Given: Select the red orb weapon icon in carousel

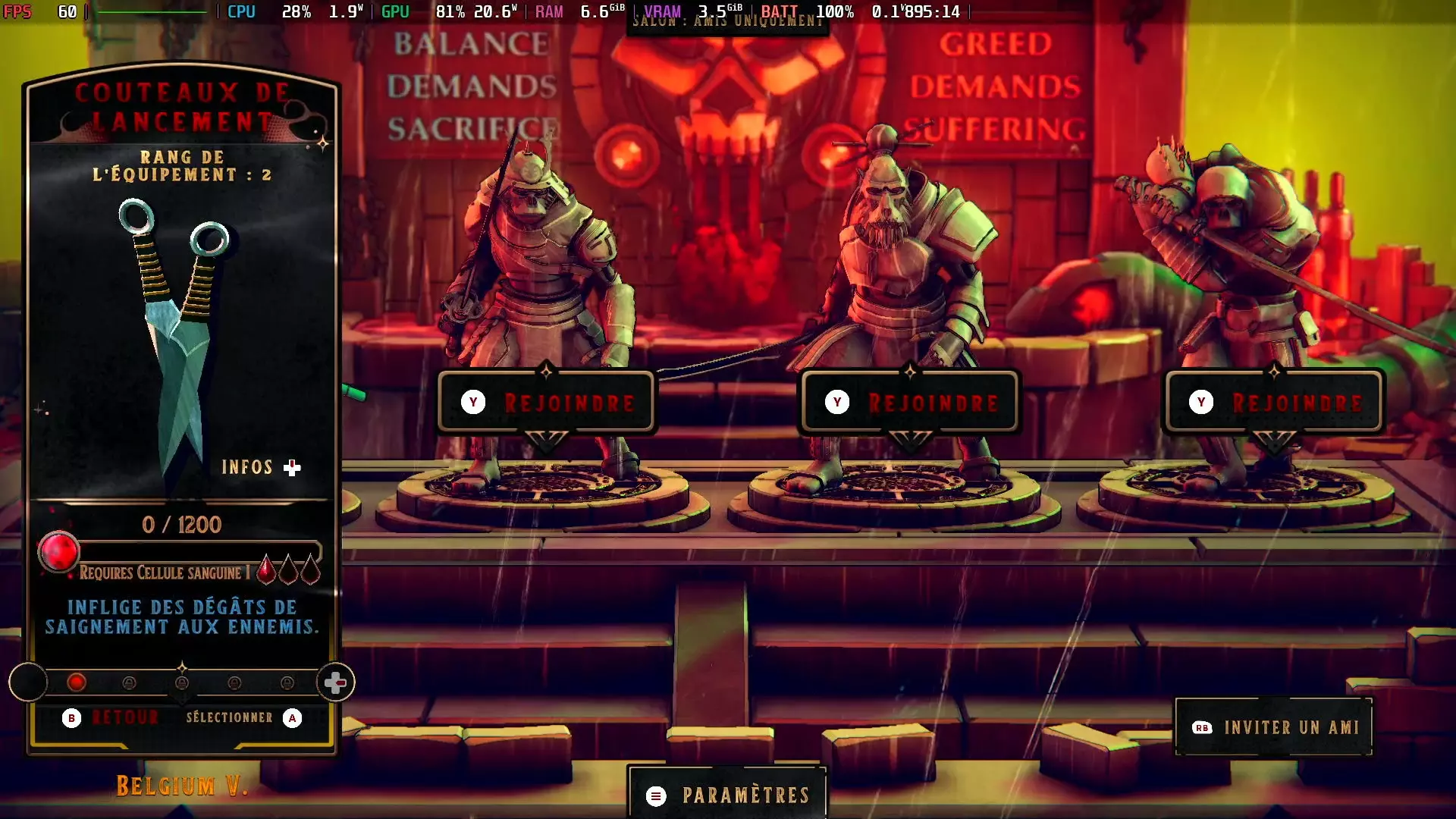Looking at the screenshot, I should point(77,682).
